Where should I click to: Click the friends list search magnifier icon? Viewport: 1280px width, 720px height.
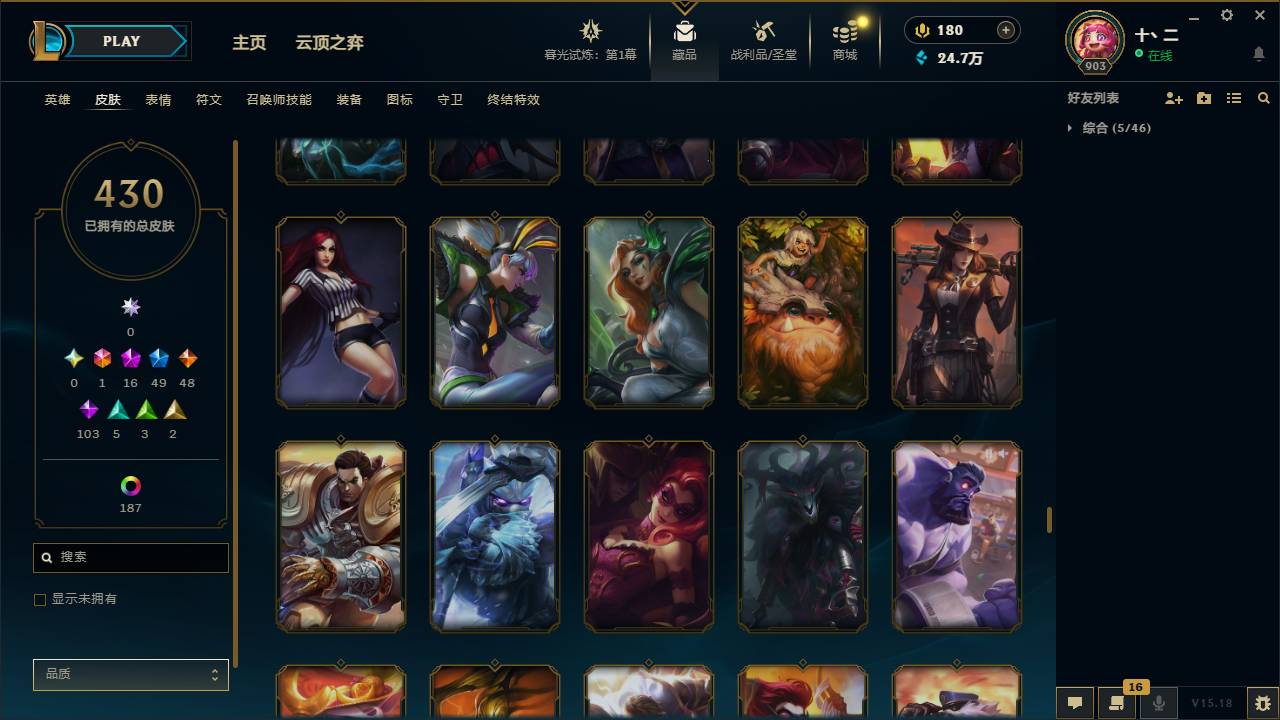[x=1263, y=98]
